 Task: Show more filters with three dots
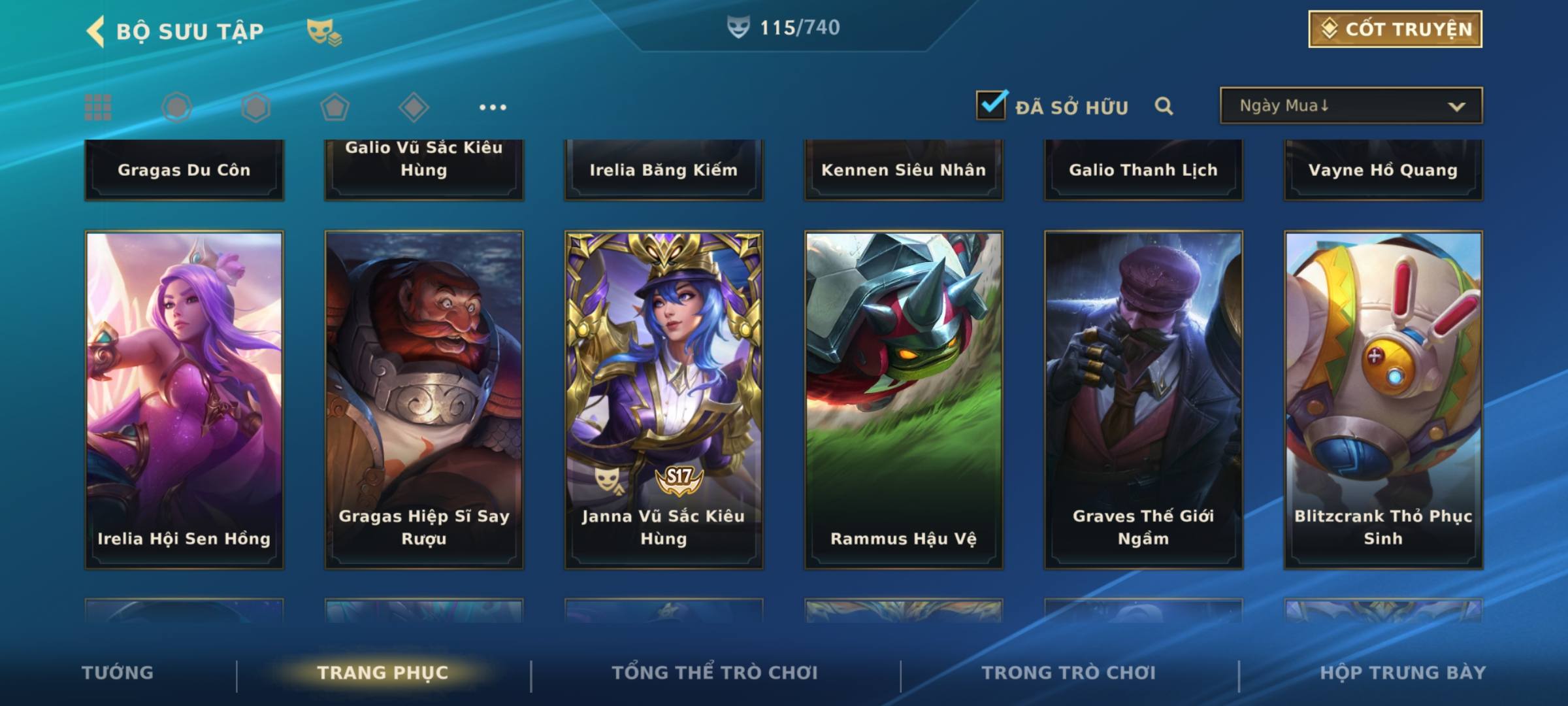pyautogui.click(x=493, y=107)
